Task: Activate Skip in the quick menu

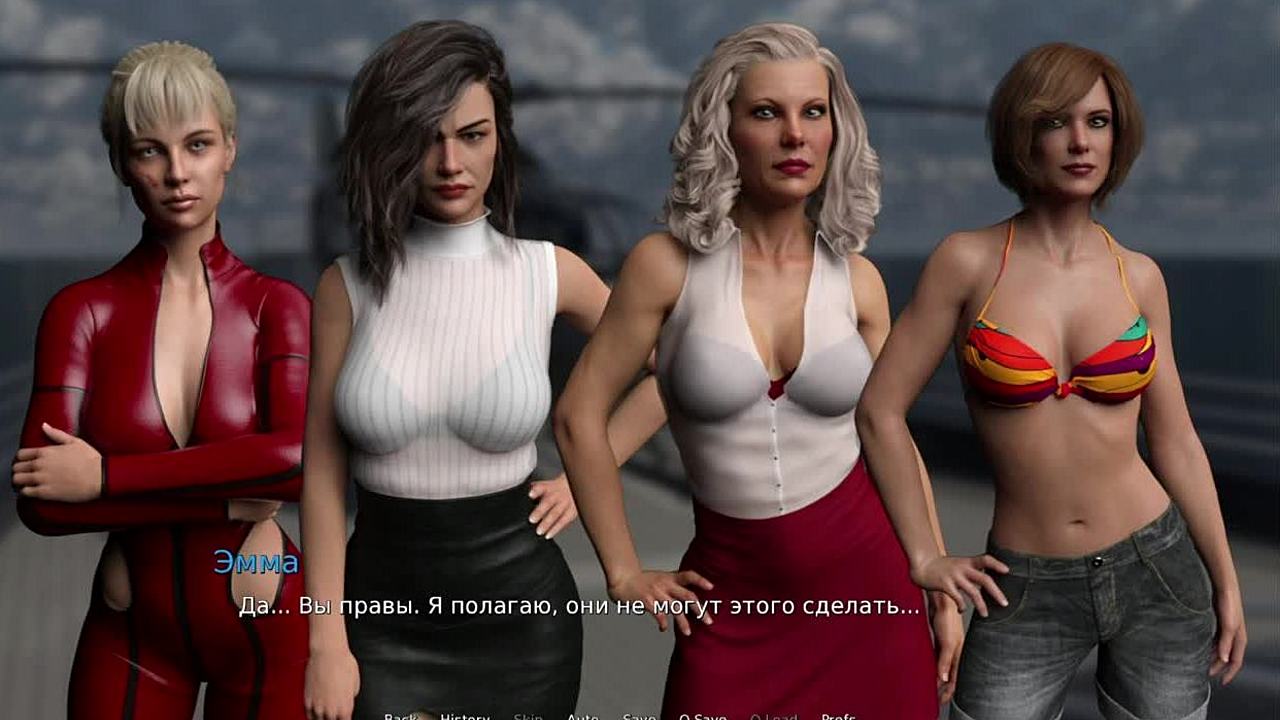Action: [x=528, y=716]
